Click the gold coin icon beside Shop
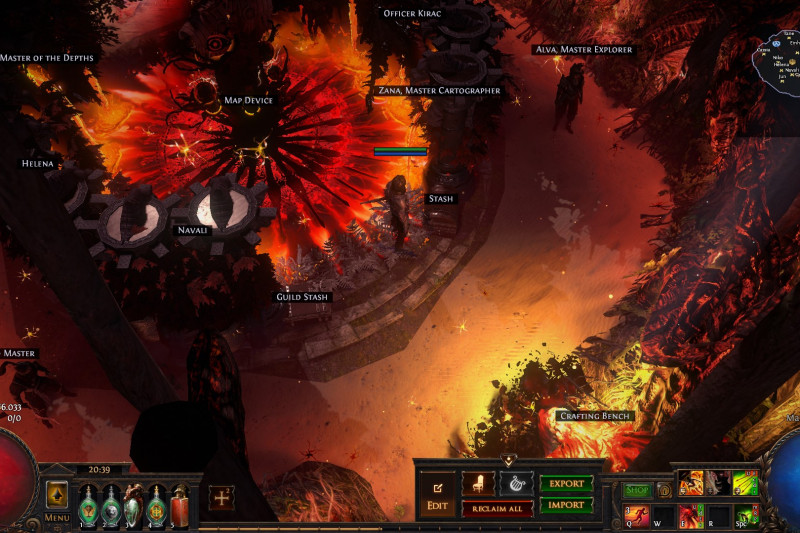 [x=663, y=491]
